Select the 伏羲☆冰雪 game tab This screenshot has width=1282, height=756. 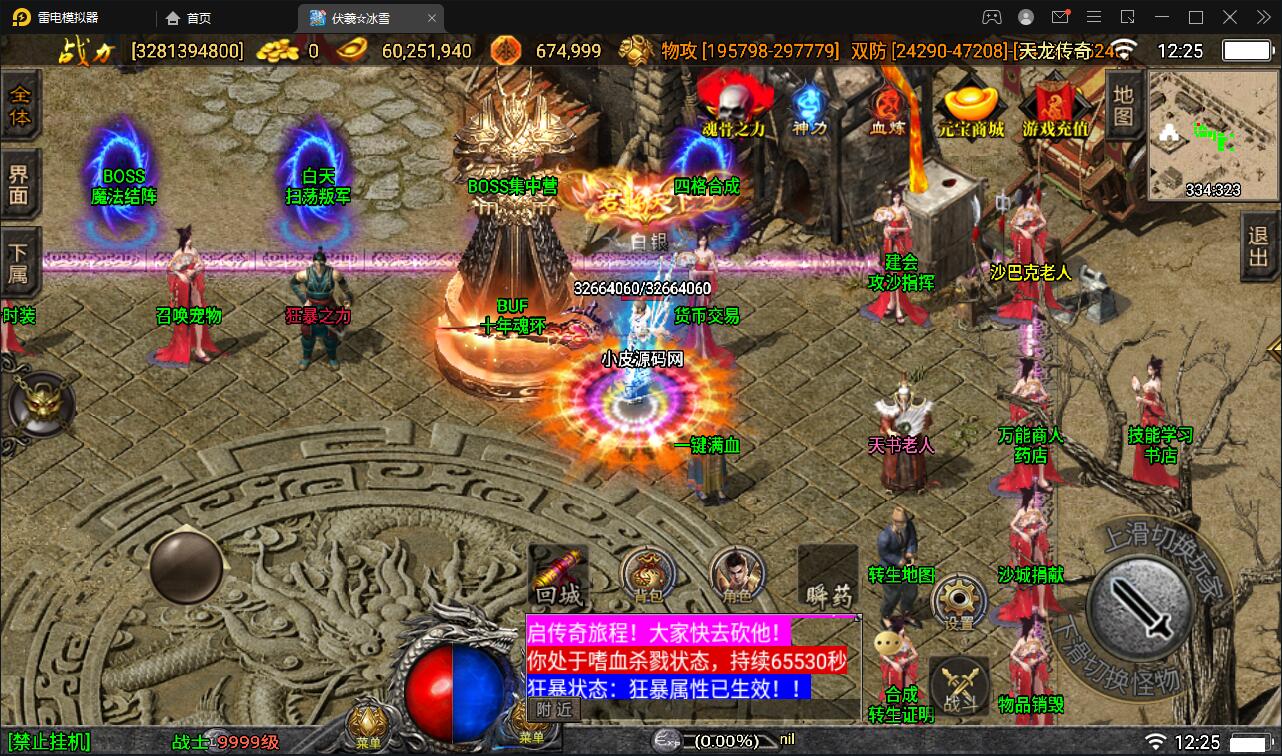(360, 17)
